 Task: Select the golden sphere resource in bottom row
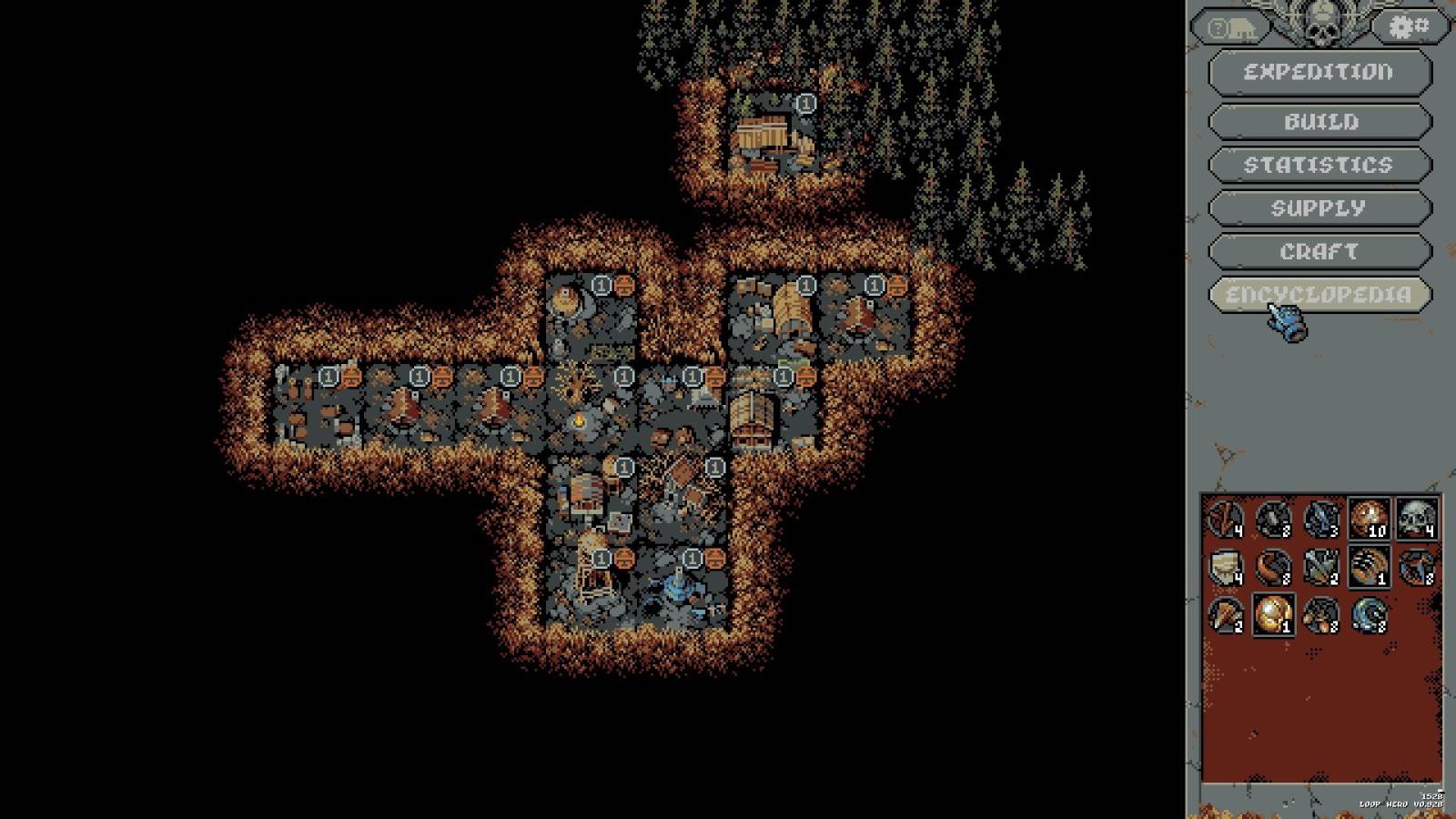[1272, 619]
